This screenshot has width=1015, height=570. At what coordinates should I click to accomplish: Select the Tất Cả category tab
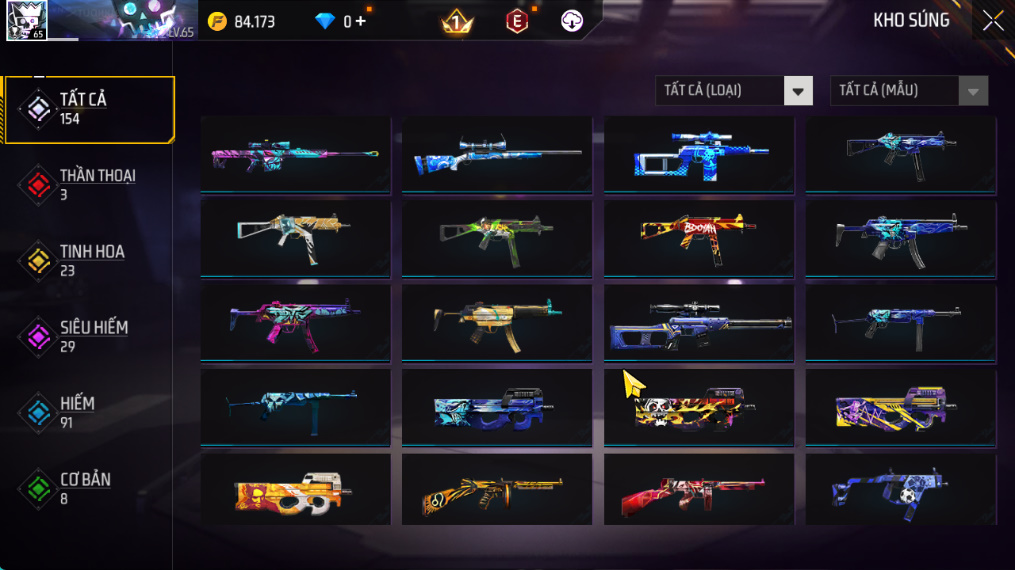pyautogui.click(x=88, y=109)
